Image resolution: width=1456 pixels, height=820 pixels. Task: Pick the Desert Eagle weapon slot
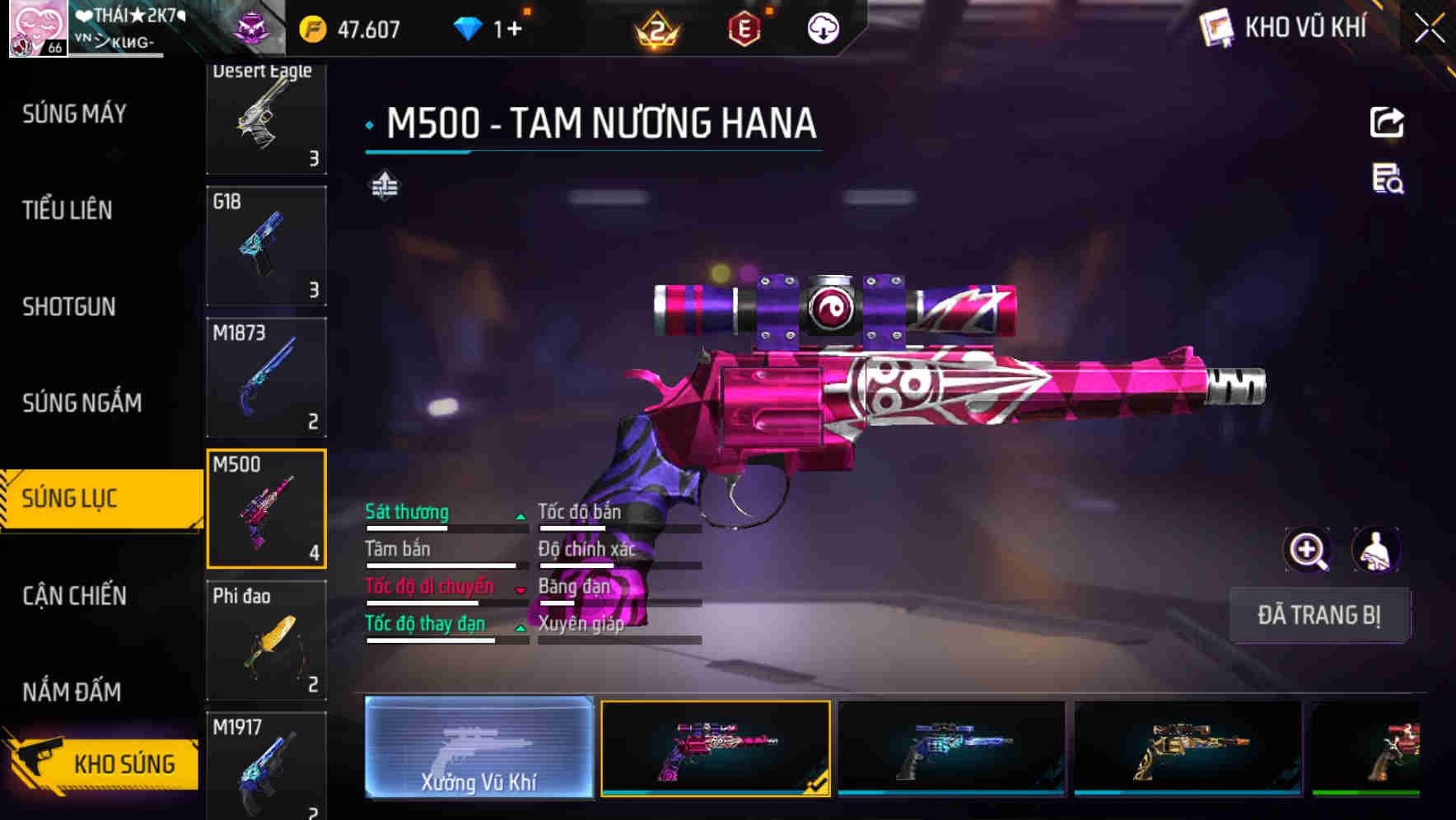click(x=266, y=119)
